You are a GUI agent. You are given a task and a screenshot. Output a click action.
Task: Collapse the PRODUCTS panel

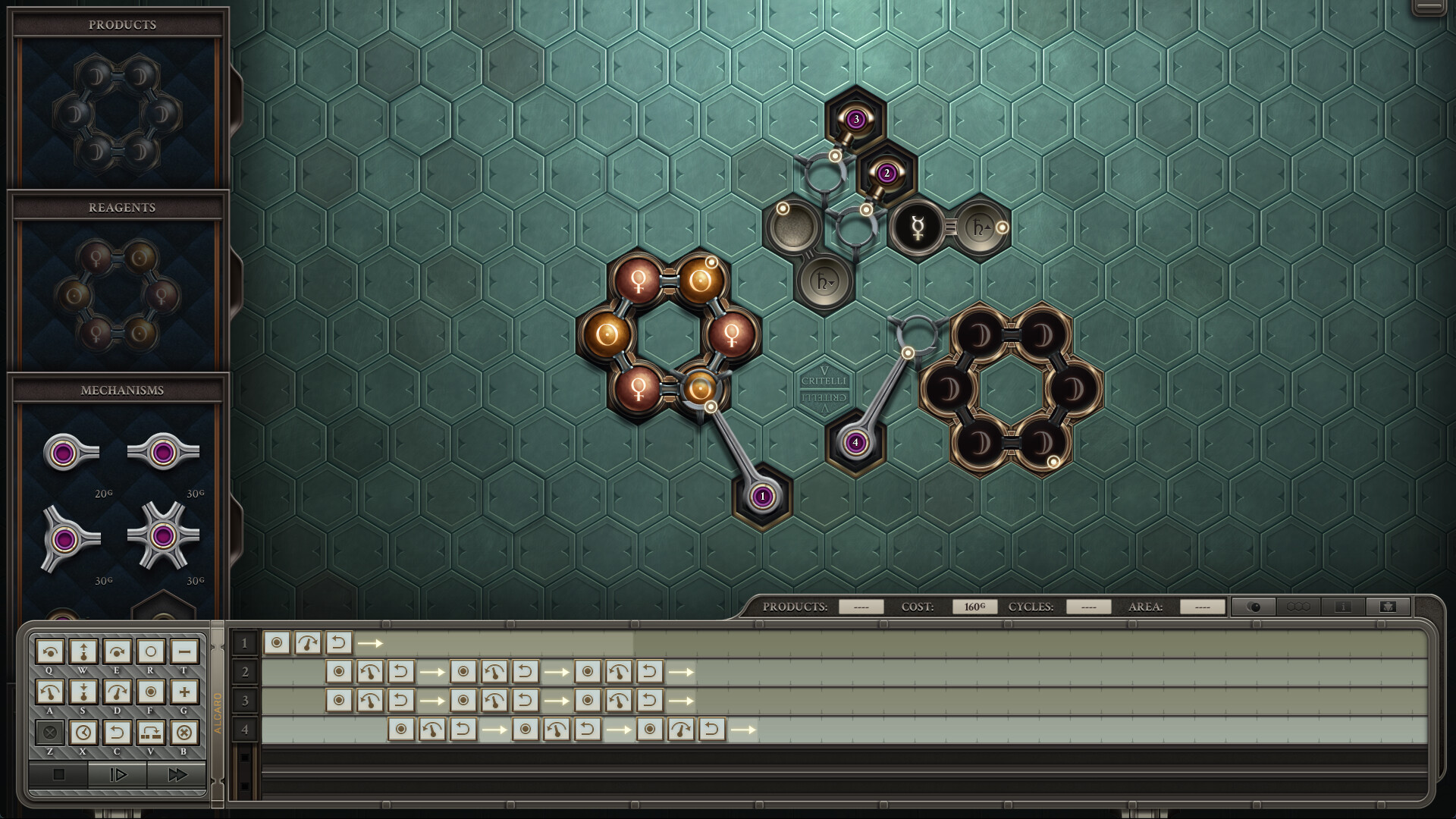pos(121,24)
